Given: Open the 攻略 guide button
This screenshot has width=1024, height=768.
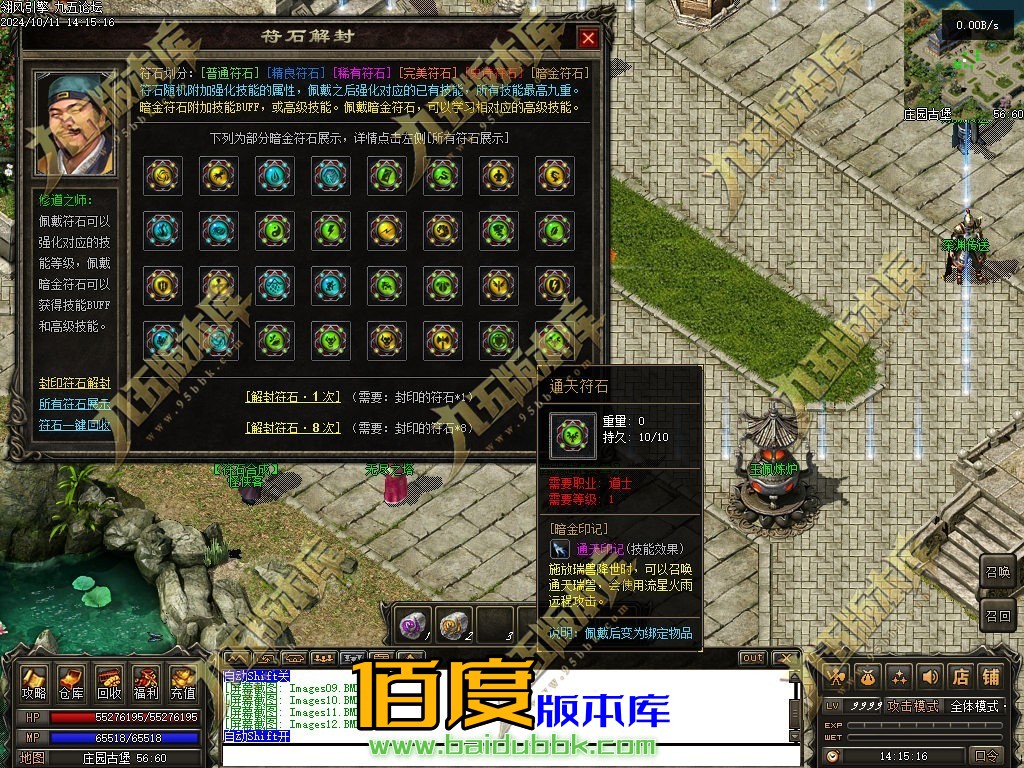Looking at the screenshot, I should (x=34, y=682).
